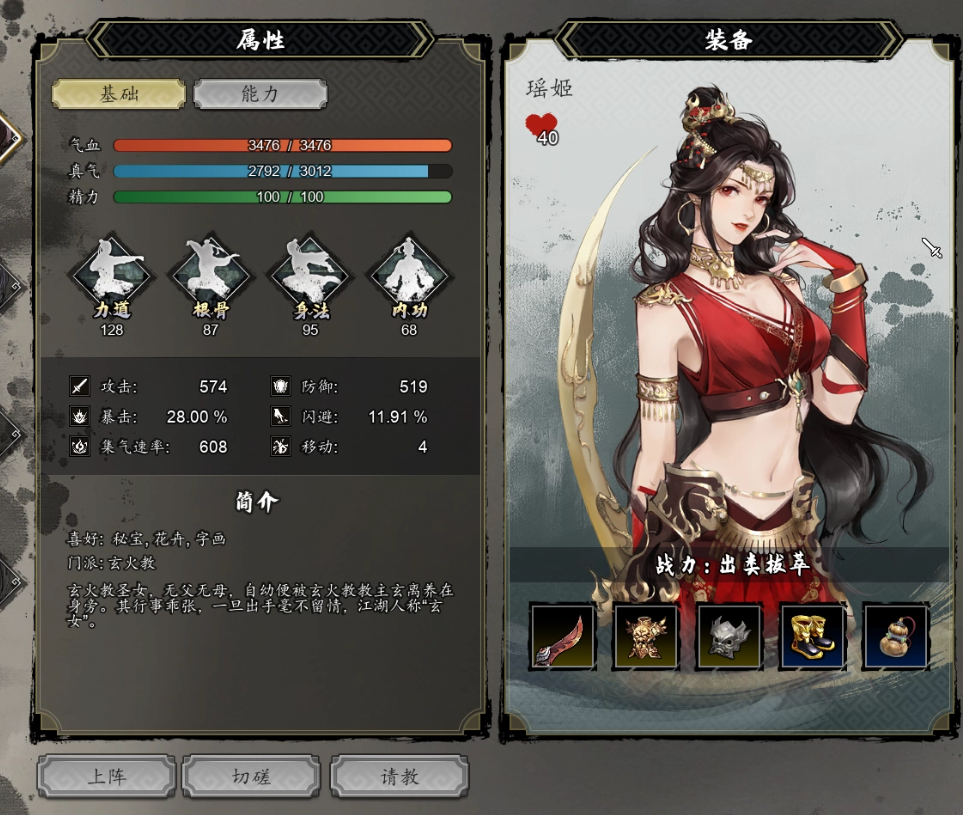This screenshot has height=815, width=963.
Task: Select the red curved blade weapon slot
Action: pos(563,636)
